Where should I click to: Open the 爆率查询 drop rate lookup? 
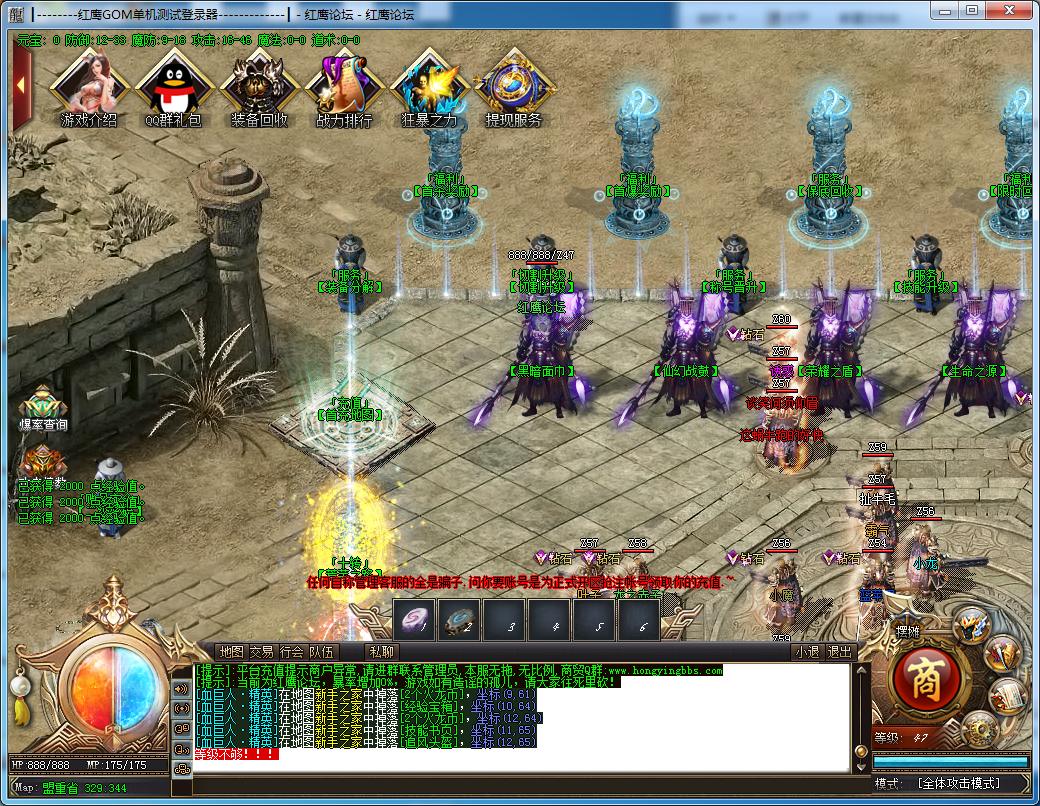tap(43, 407)
